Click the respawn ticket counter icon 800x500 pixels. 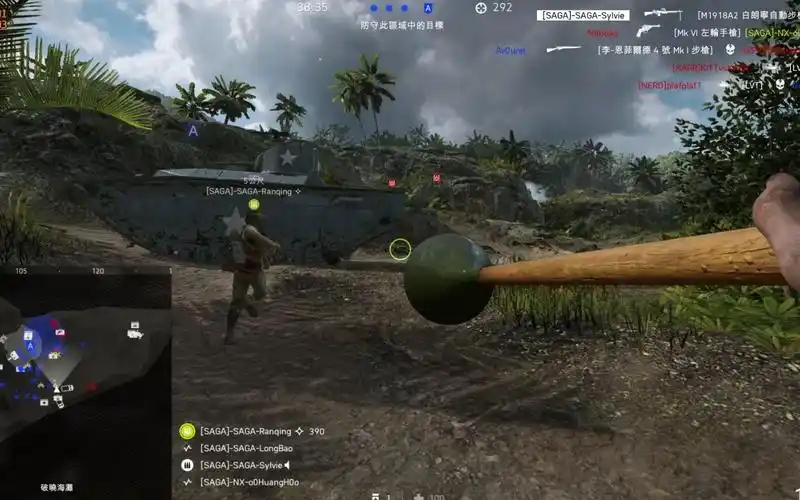[481, 8]
